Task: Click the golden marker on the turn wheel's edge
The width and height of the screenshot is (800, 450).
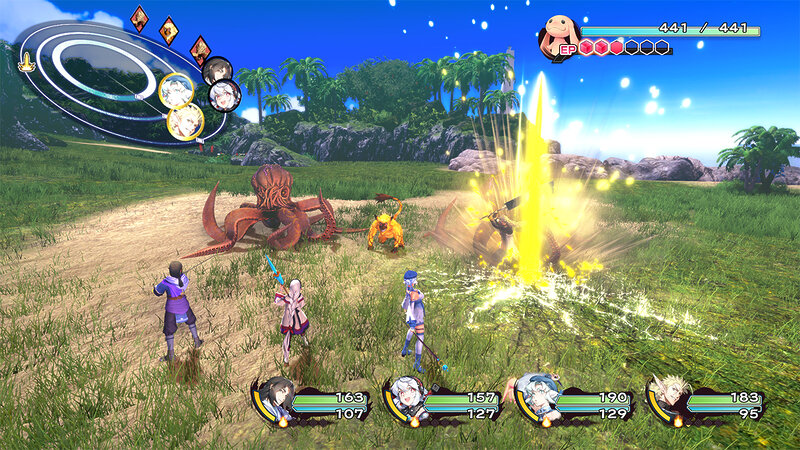Action: pos(26,61)
